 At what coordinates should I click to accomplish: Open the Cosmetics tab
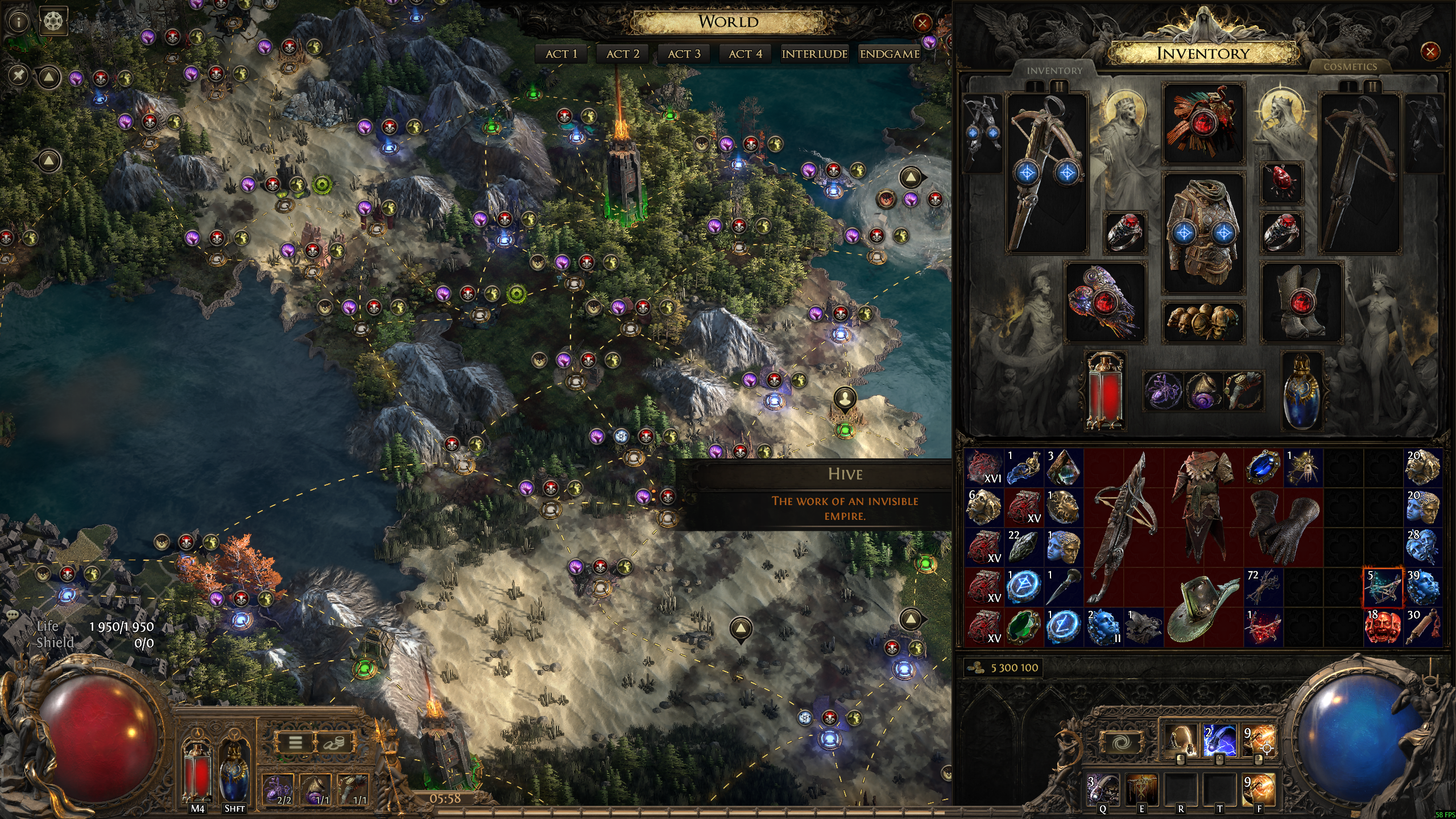coord(1350,67)
